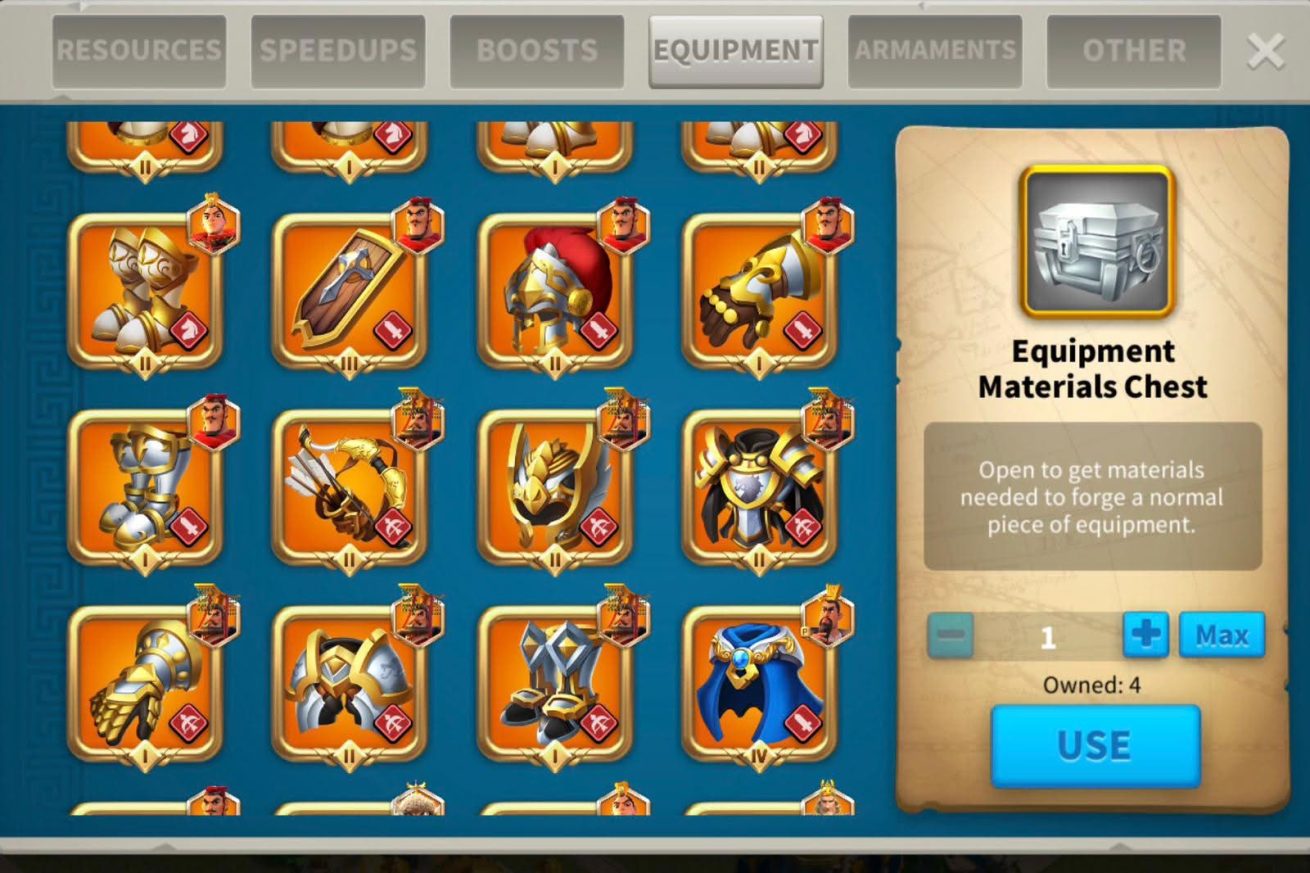
Task: Open the Speedups tab
Action: 338,50
